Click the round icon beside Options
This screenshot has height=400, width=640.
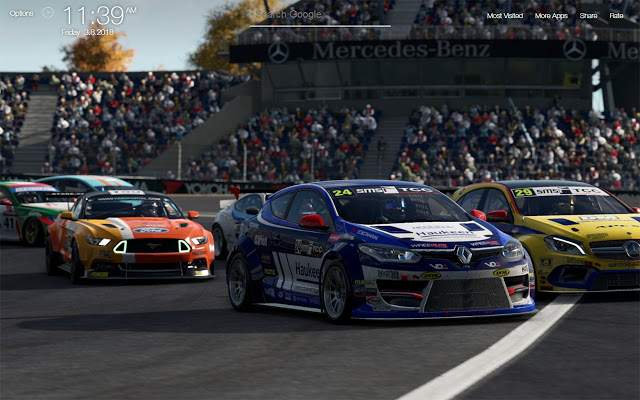pos(48,13)
